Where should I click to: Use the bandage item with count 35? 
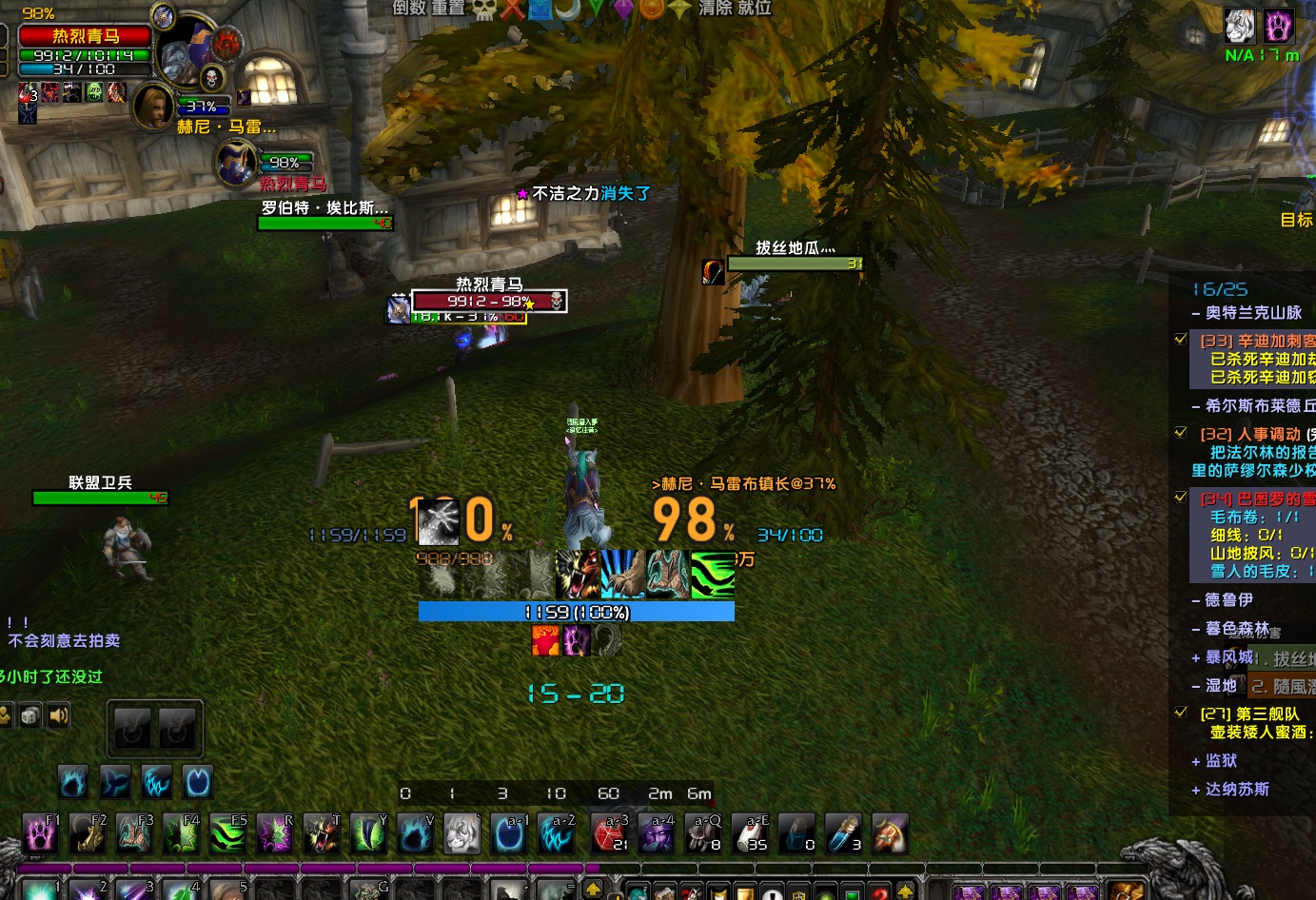(x=750, y=834)
